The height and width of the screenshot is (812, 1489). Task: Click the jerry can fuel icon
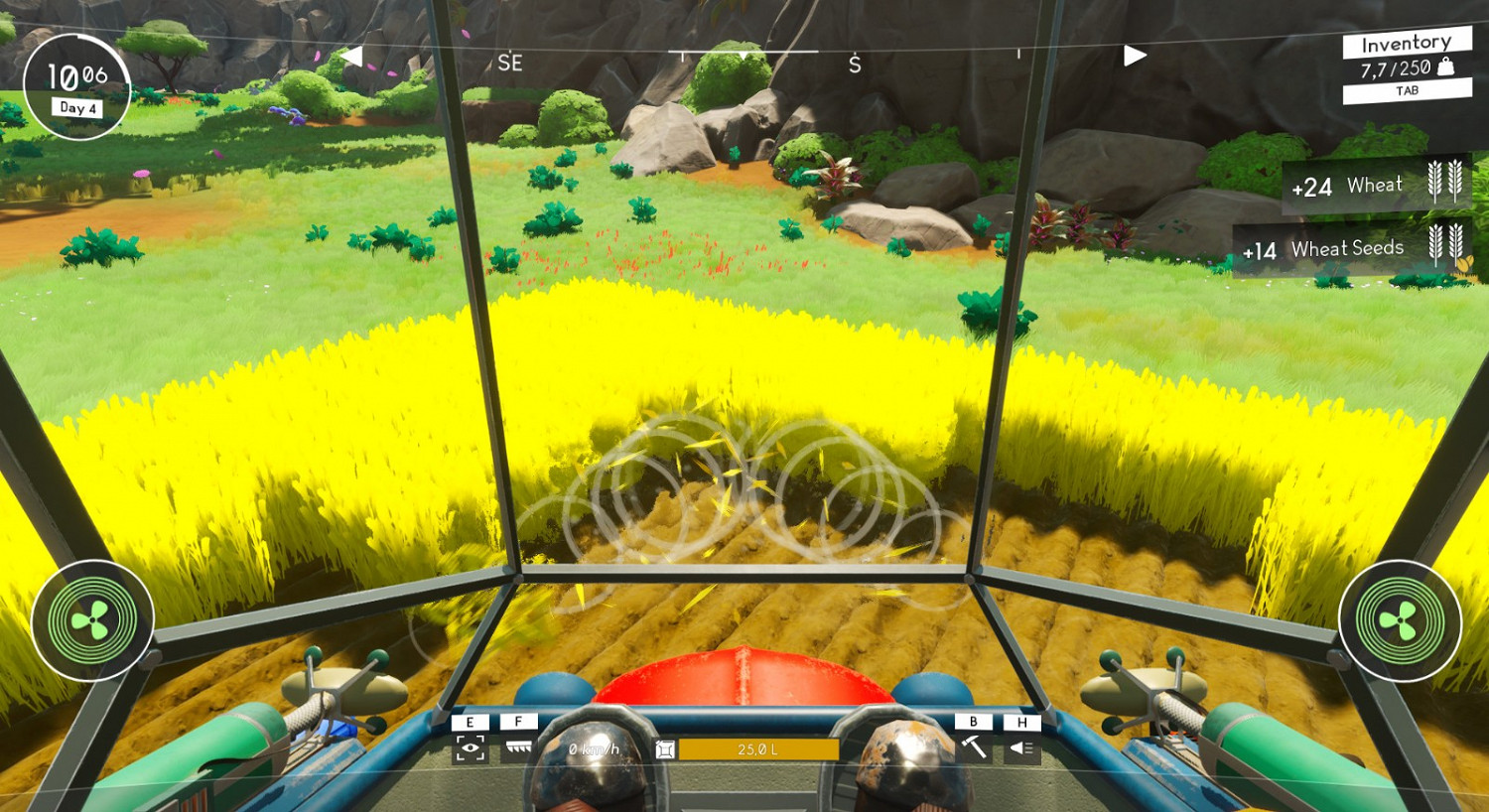(x=663, y=750)
